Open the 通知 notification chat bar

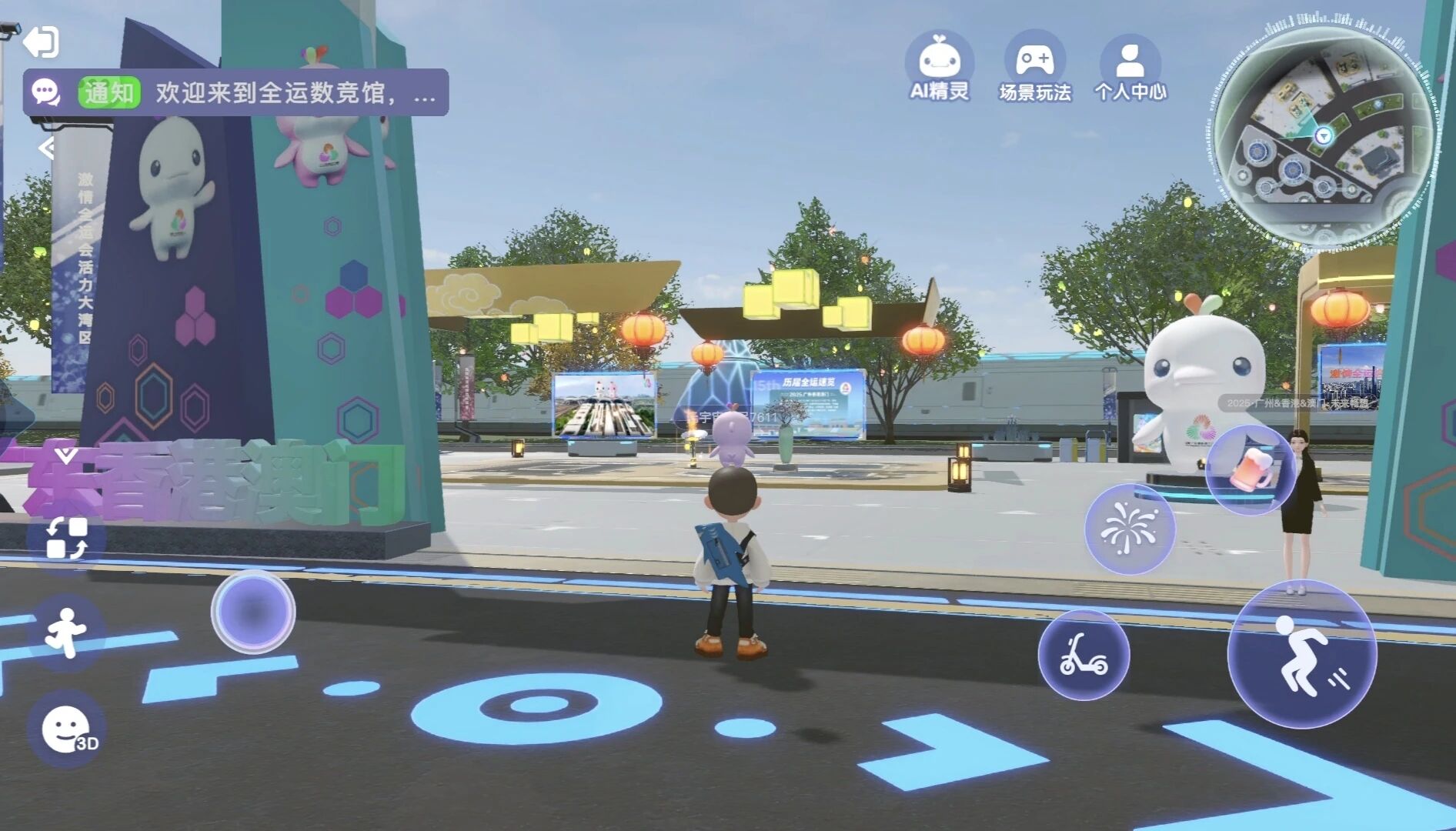click(x=235, y=93)
